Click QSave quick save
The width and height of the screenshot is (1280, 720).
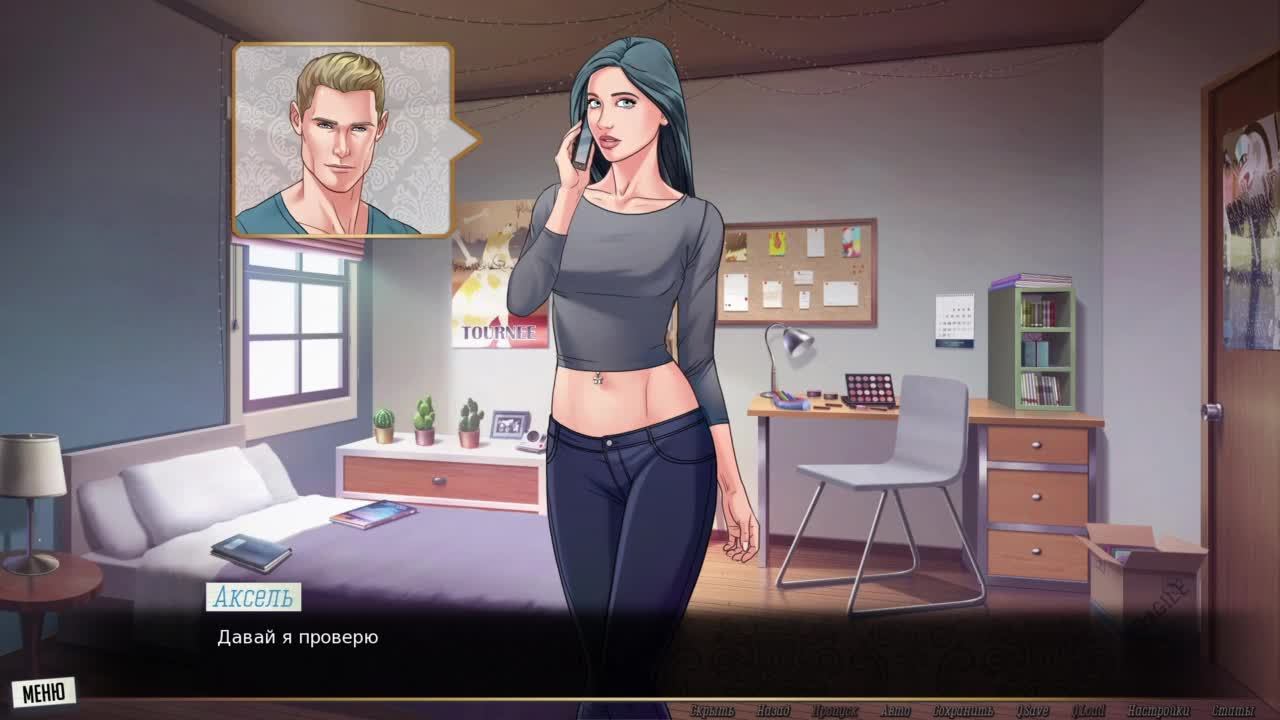point(1032,711)
